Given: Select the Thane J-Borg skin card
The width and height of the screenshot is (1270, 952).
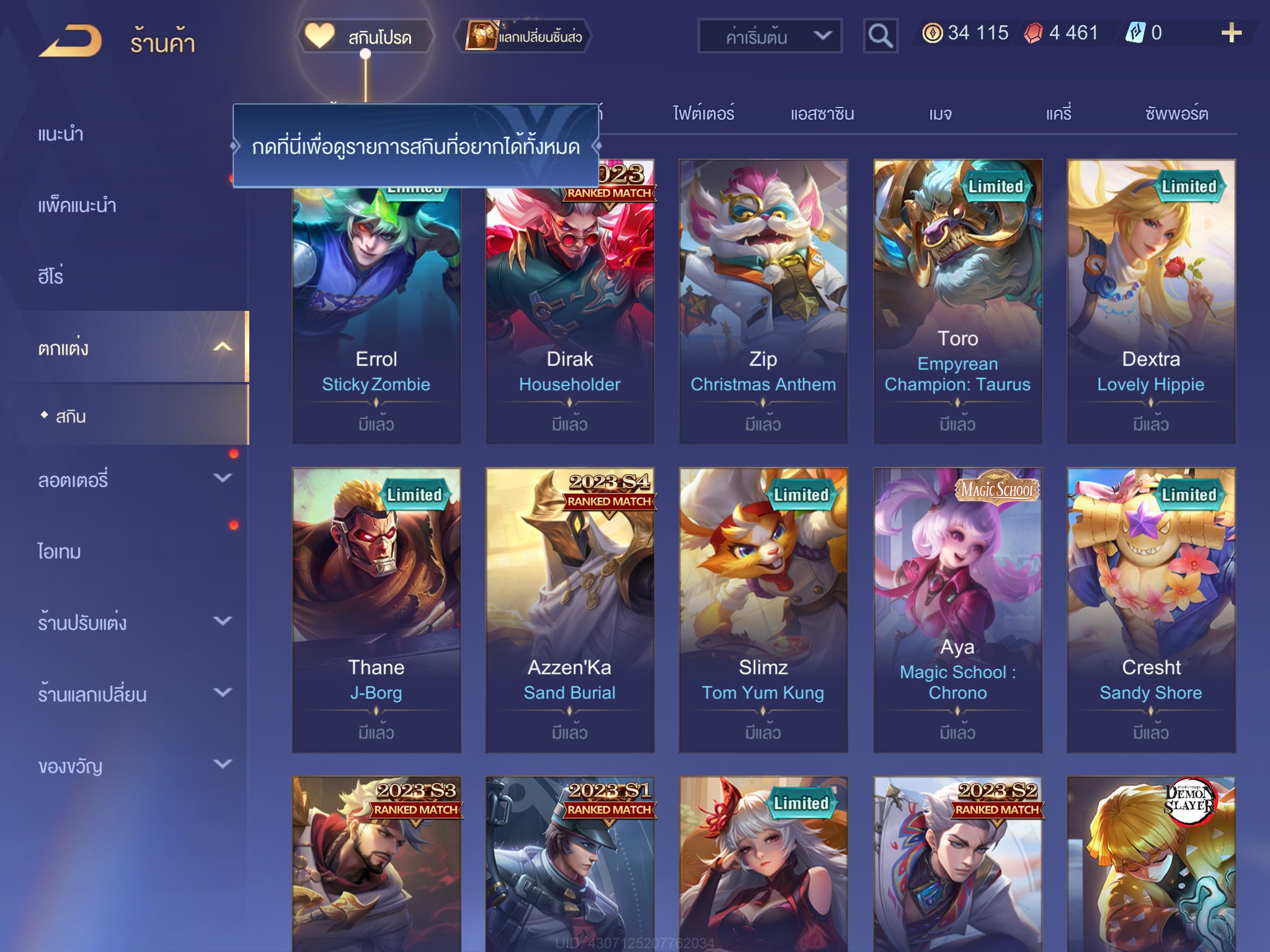Looking at the screenshot, I should click(x=376, y=610).
